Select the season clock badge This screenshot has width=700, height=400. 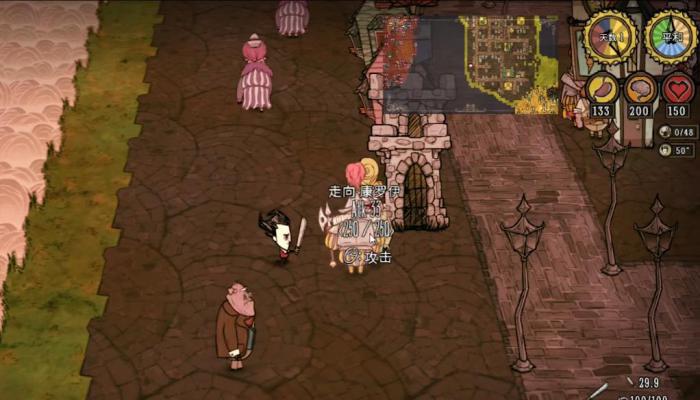[x=670, y=37]
